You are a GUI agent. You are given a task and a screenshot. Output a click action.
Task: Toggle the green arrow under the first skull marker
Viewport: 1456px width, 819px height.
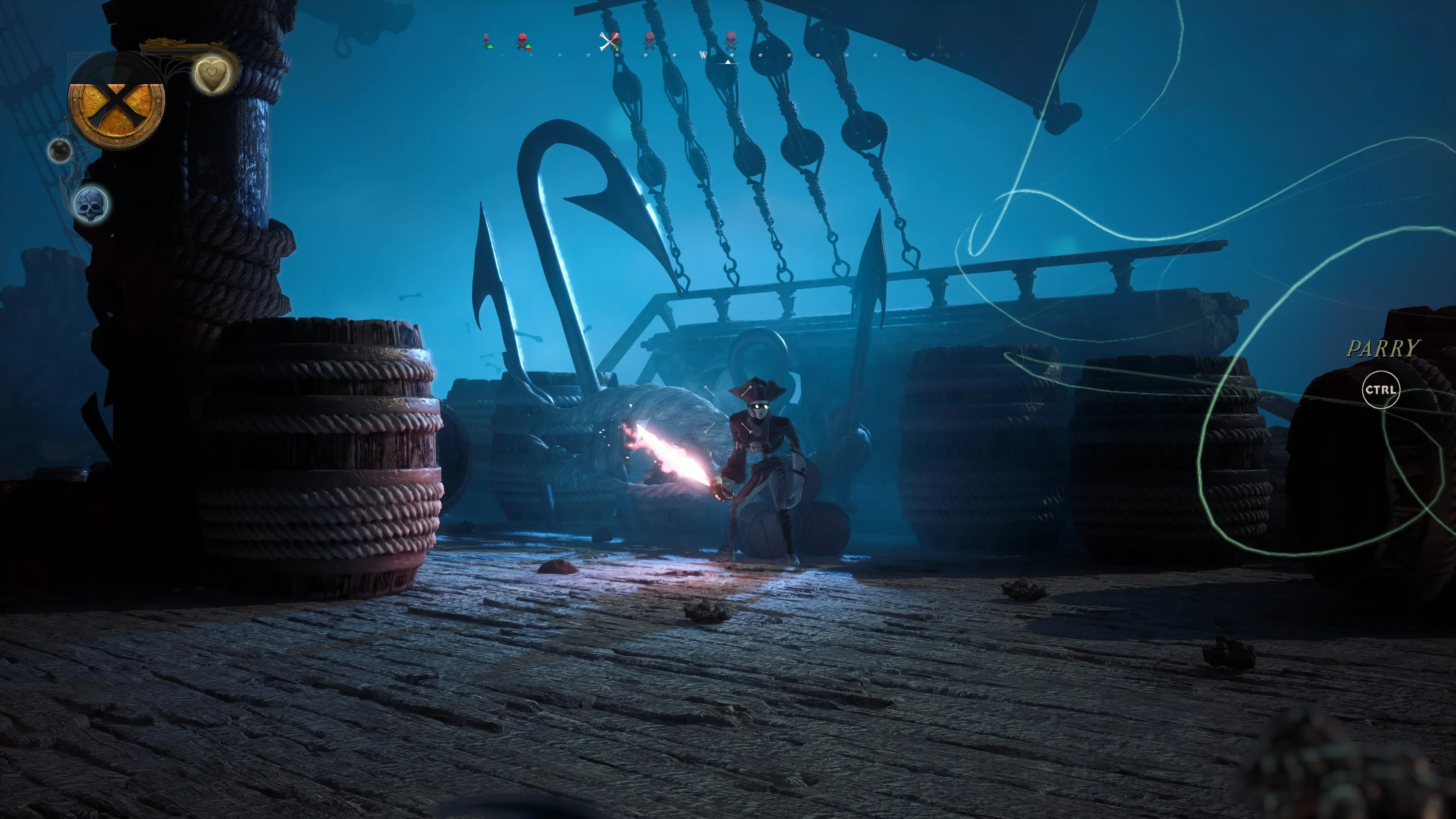[x=490, y=47]
